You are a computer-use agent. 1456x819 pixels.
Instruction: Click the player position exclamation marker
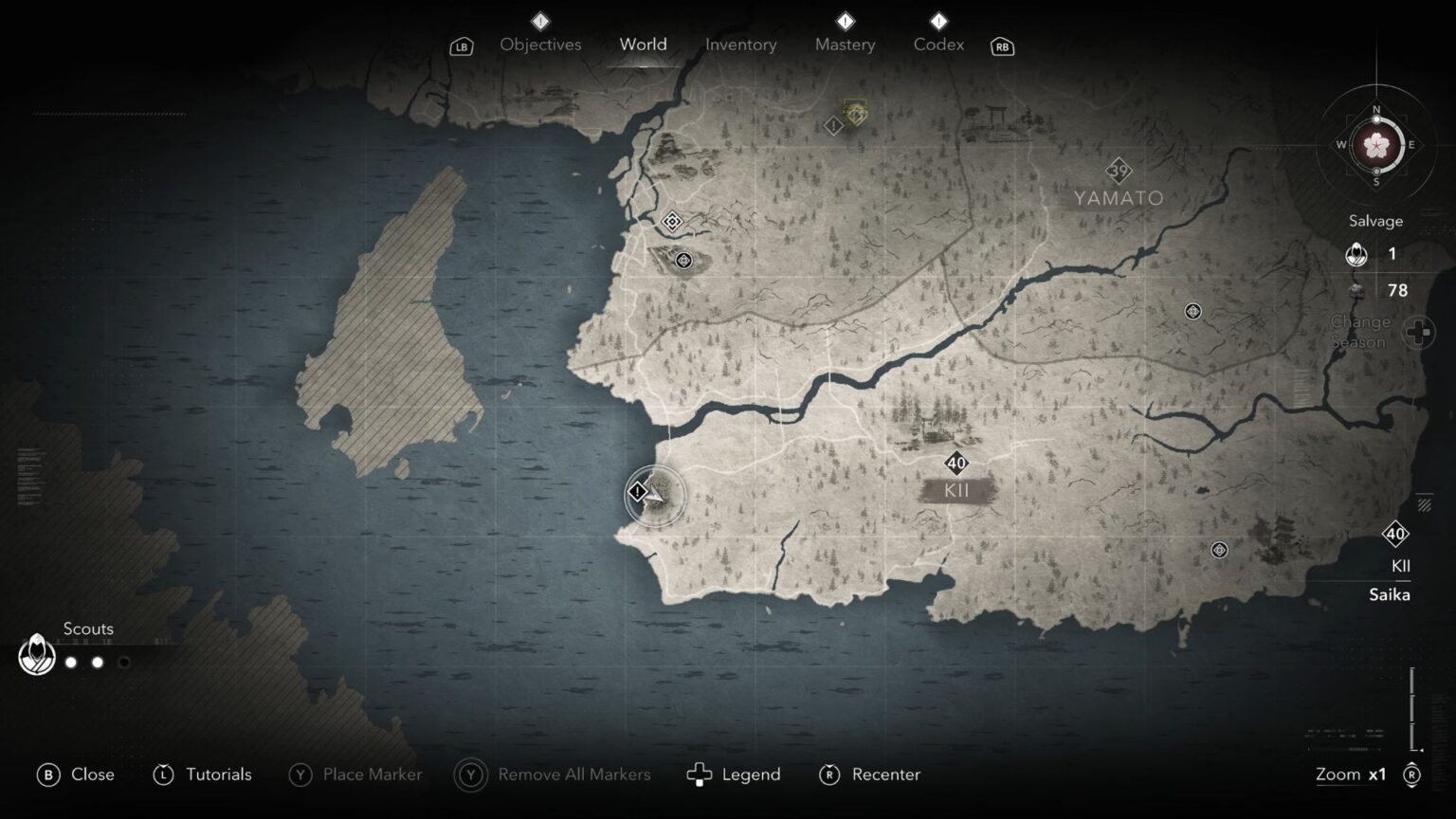[637, 492]
